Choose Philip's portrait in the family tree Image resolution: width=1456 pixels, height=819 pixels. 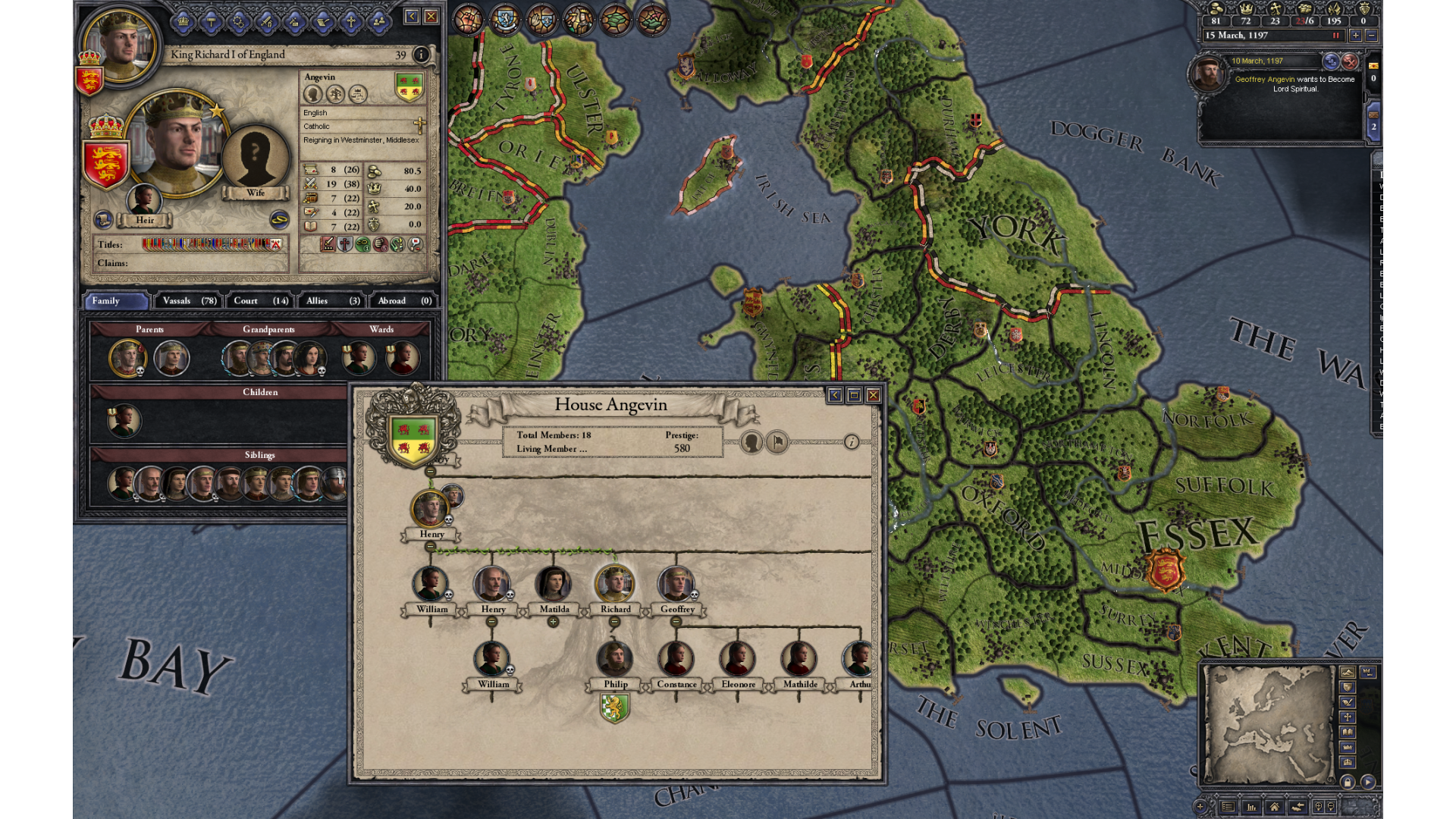coord(614,659)
